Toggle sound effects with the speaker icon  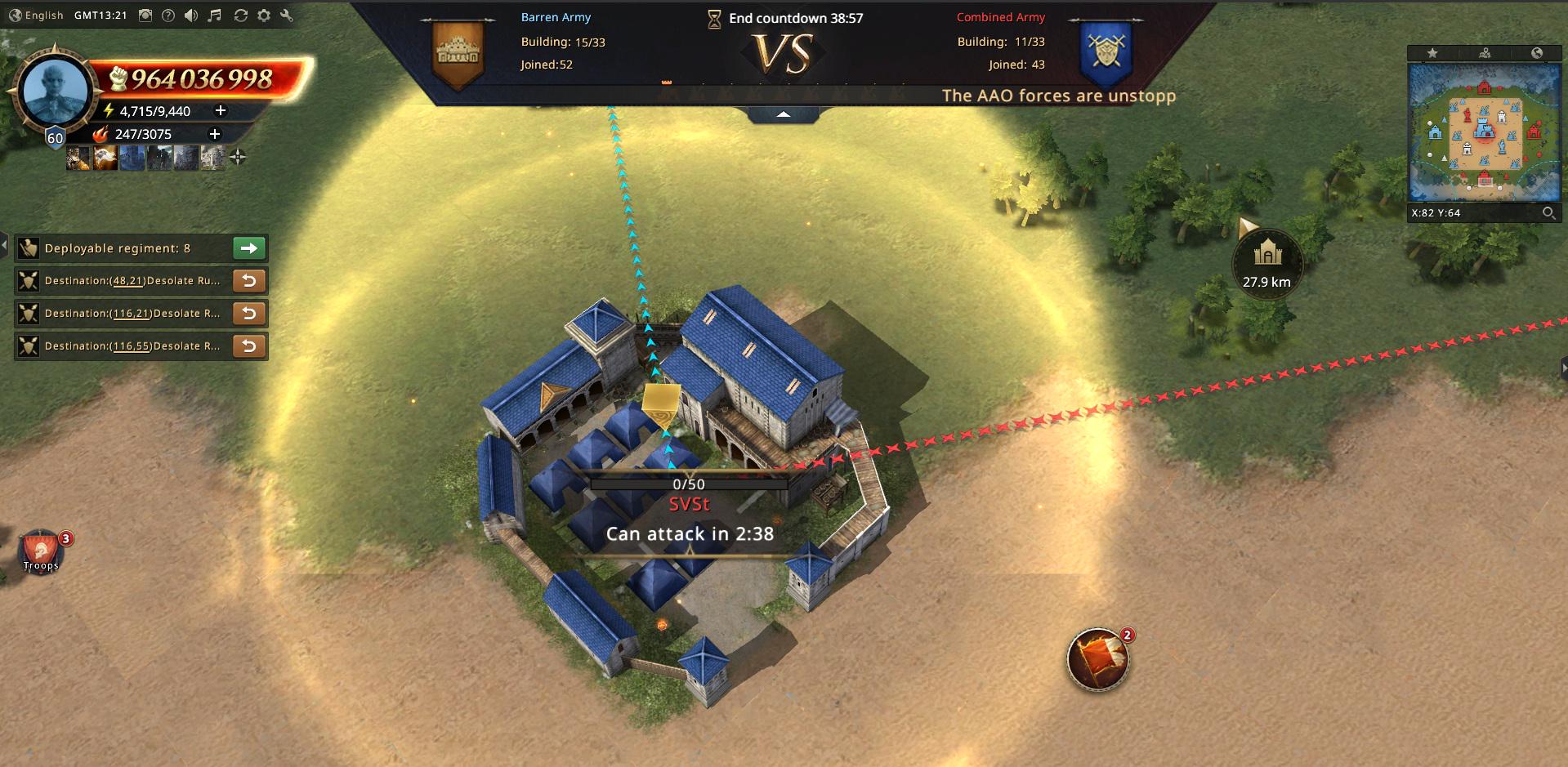[x=191, y=16]
